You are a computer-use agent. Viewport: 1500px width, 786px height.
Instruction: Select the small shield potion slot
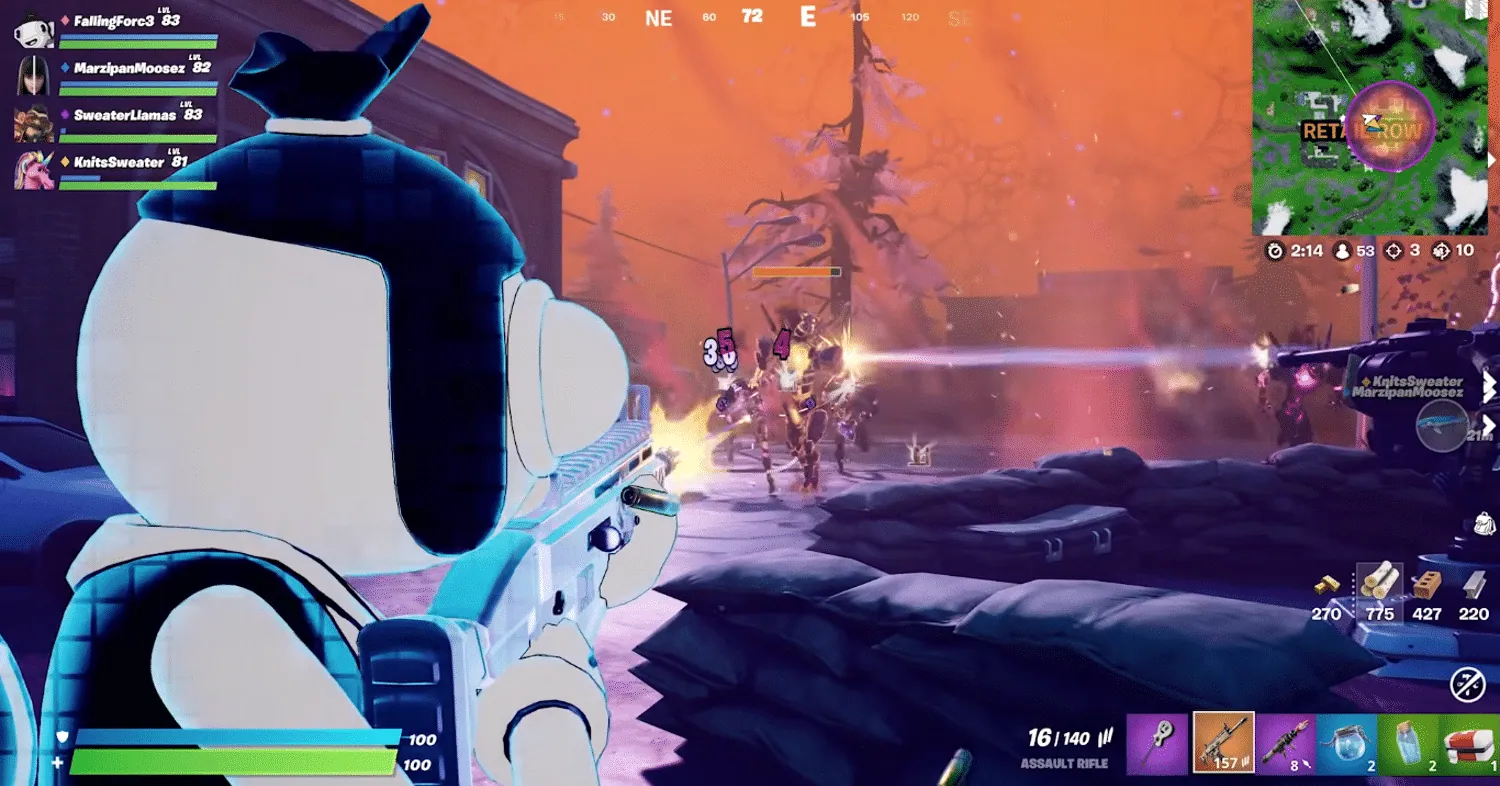click(1409, 743)
